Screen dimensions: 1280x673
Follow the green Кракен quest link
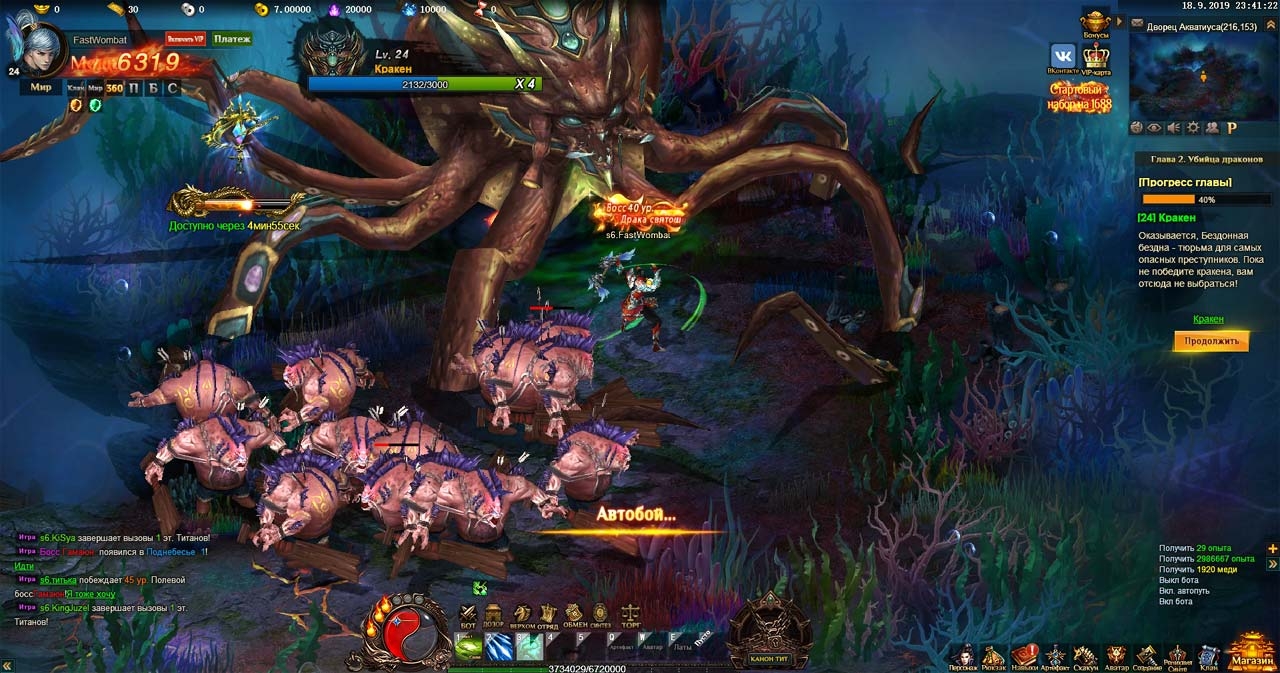[1208, 319]
